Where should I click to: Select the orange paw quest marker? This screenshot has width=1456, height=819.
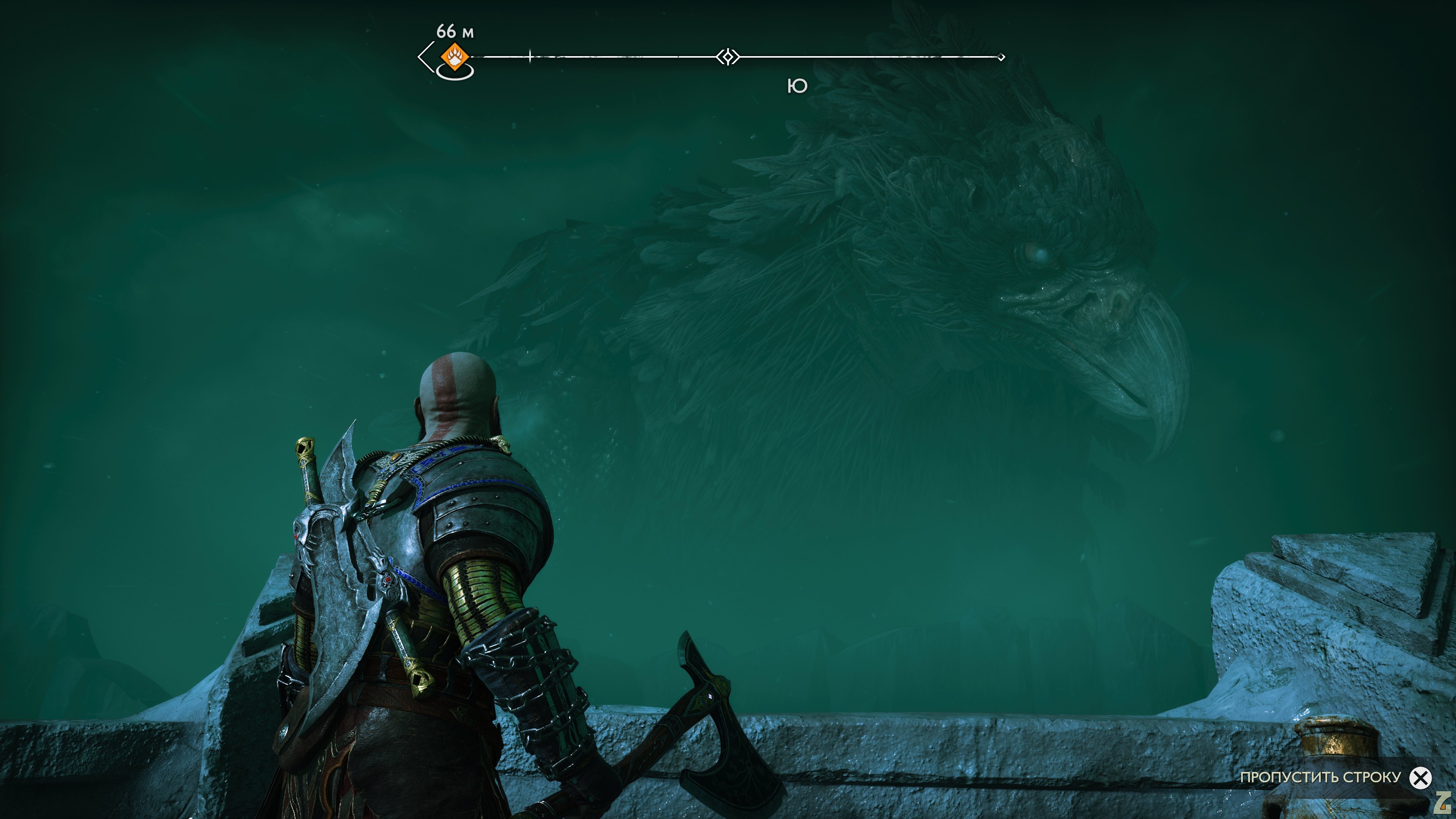click(x=455, y=56)
